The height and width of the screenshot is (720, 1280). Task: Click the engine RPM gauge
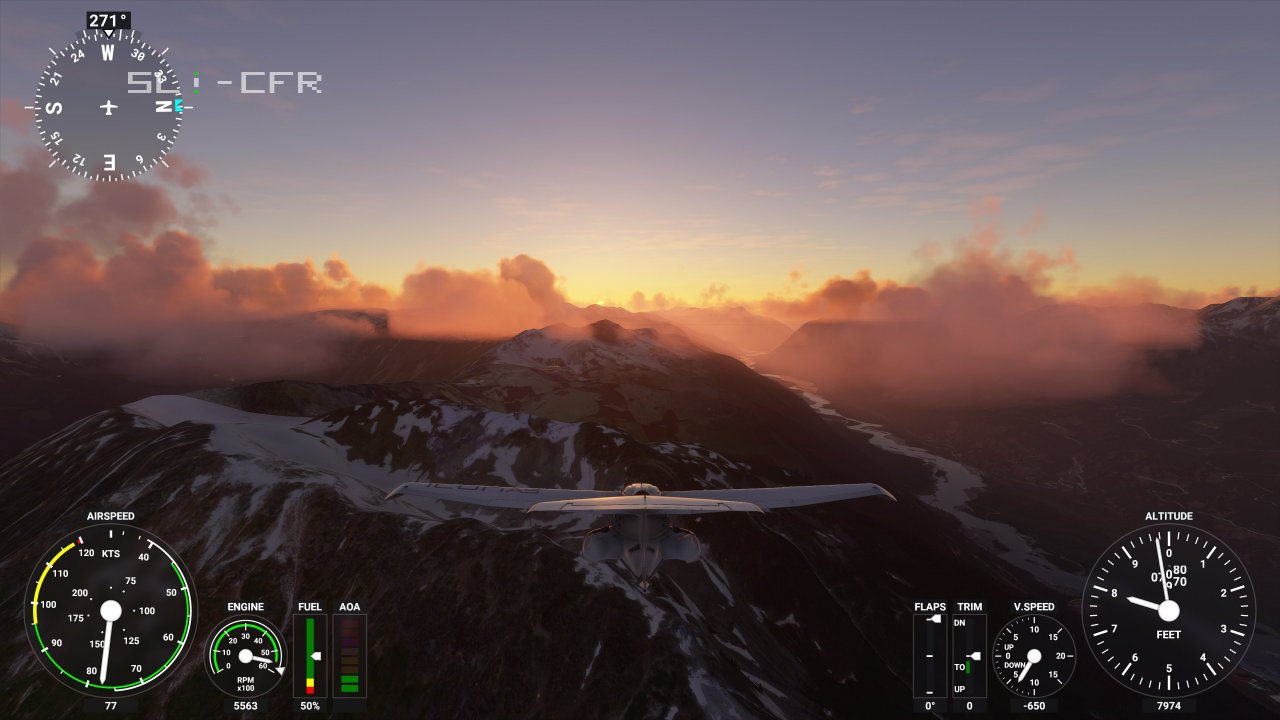[245, 657]
